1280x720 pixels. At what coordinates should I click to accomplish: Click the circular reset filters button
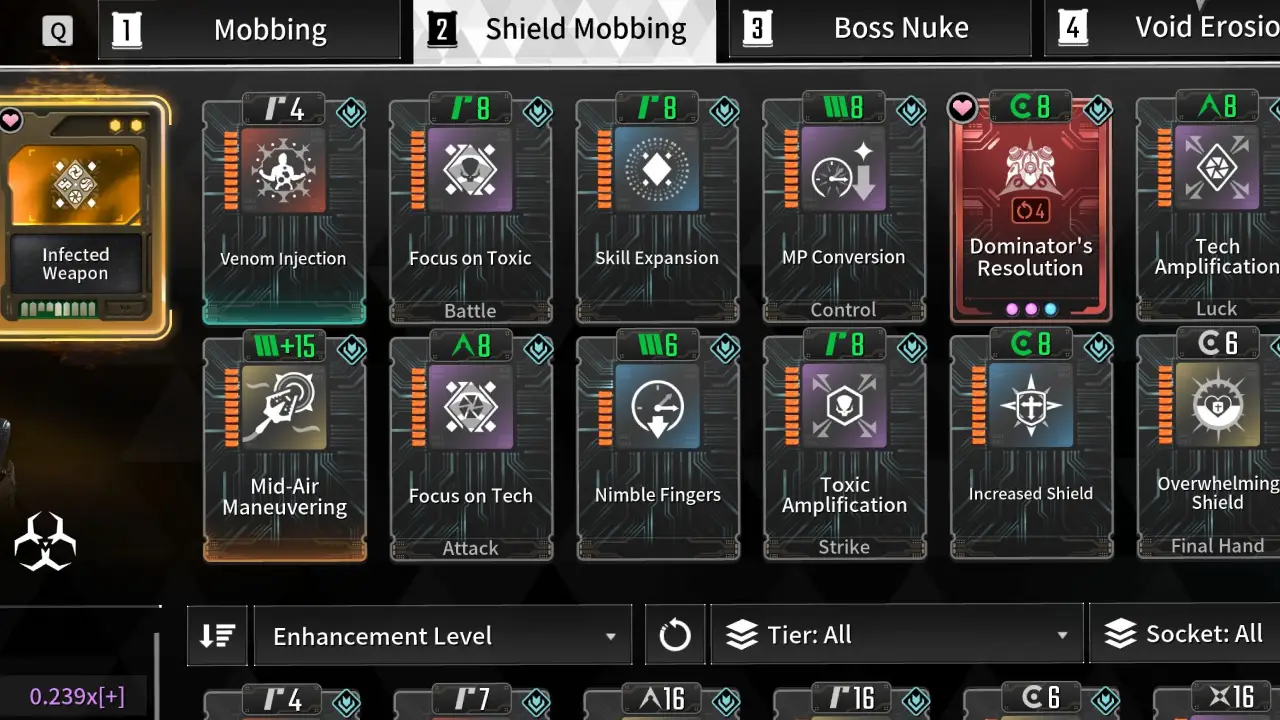[x=675, y=635]
